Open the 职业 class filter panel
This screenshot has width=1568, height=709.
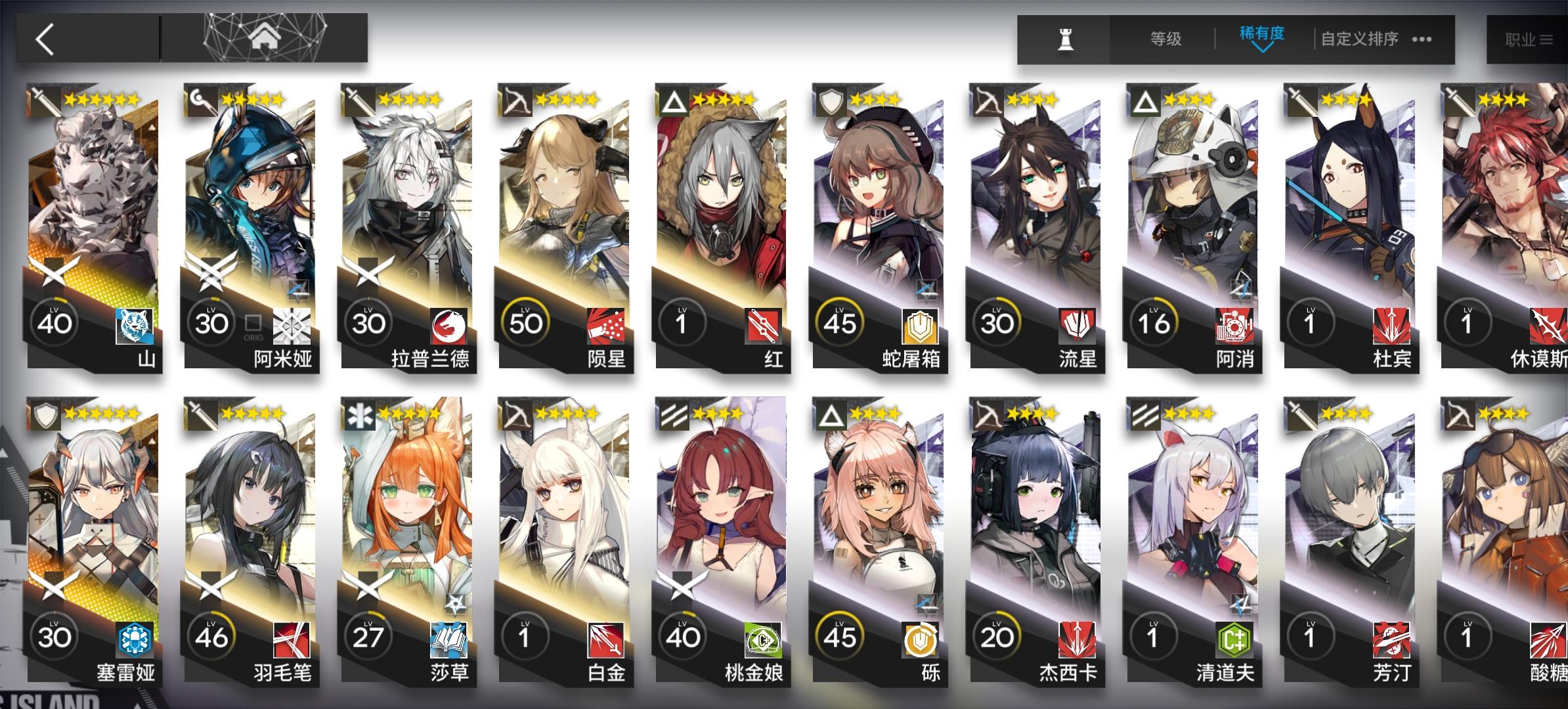(x=1525, y=37)
